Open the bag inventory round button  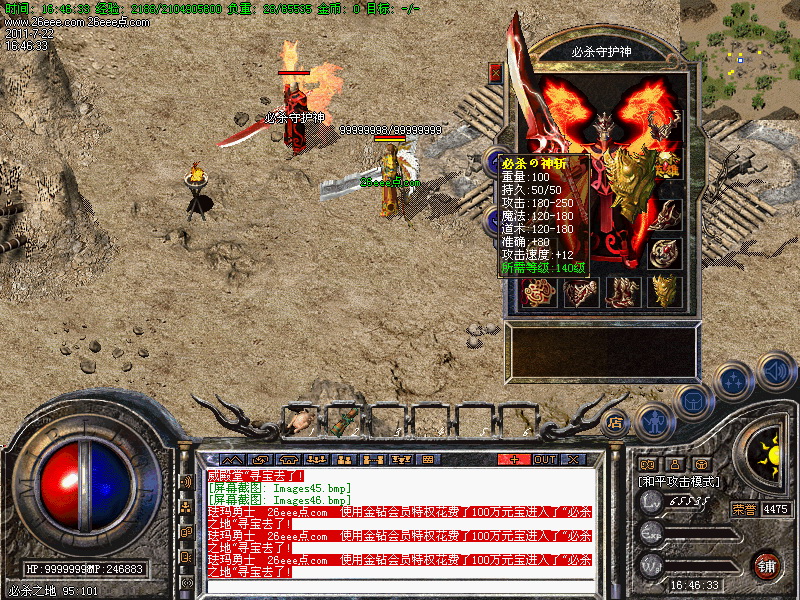[x=693, y=402]
